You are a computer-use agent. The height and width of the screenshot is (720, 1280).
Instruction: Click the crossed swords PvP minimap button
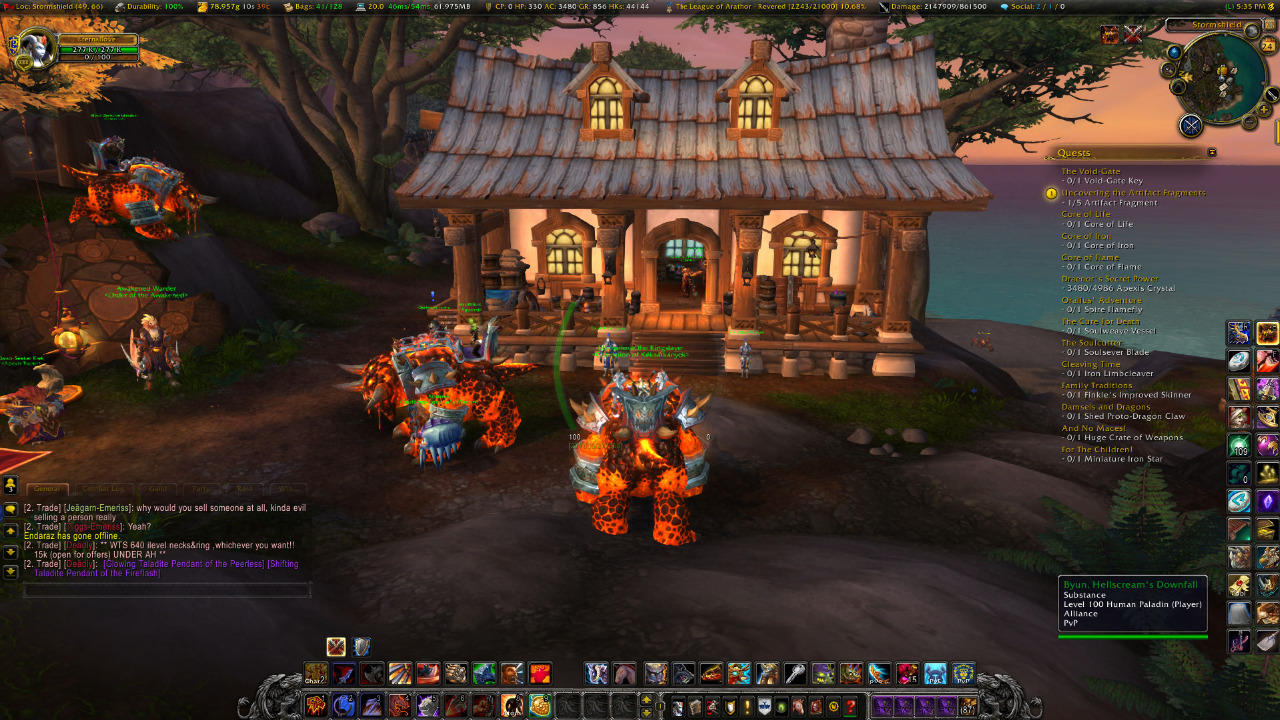(1190, 125)
